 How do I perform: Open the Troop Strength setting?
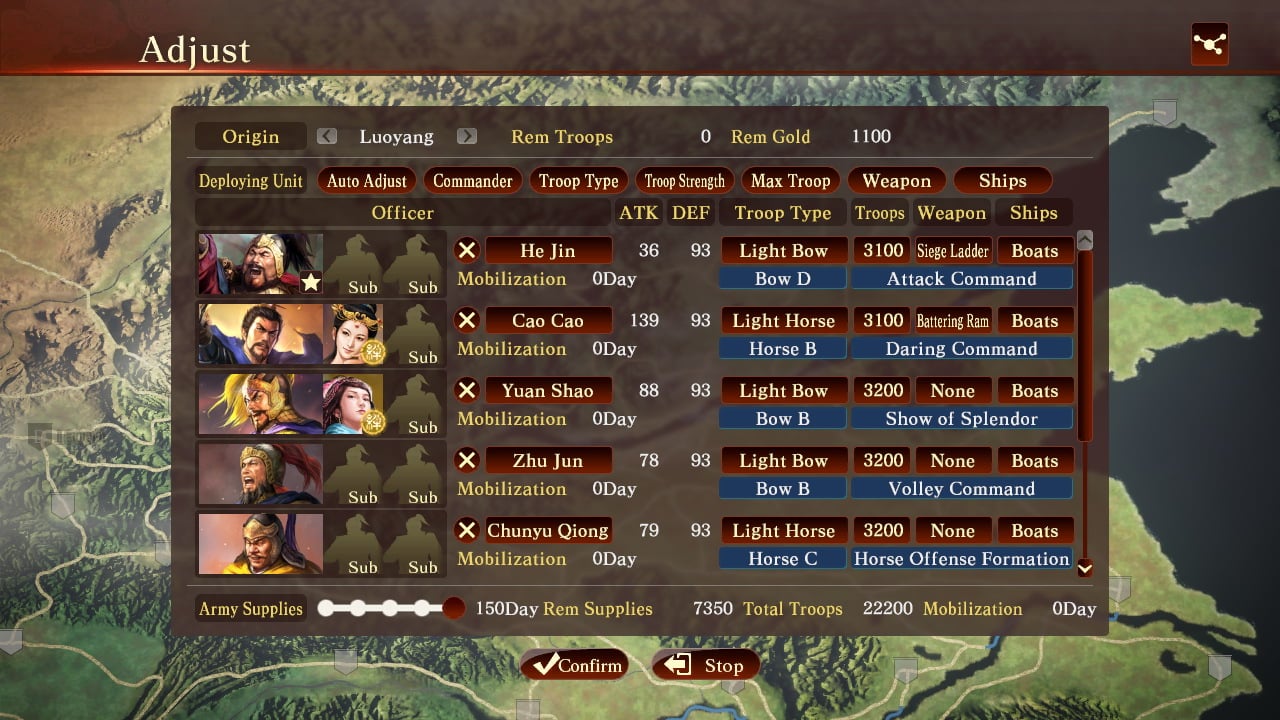click(684, 181)
